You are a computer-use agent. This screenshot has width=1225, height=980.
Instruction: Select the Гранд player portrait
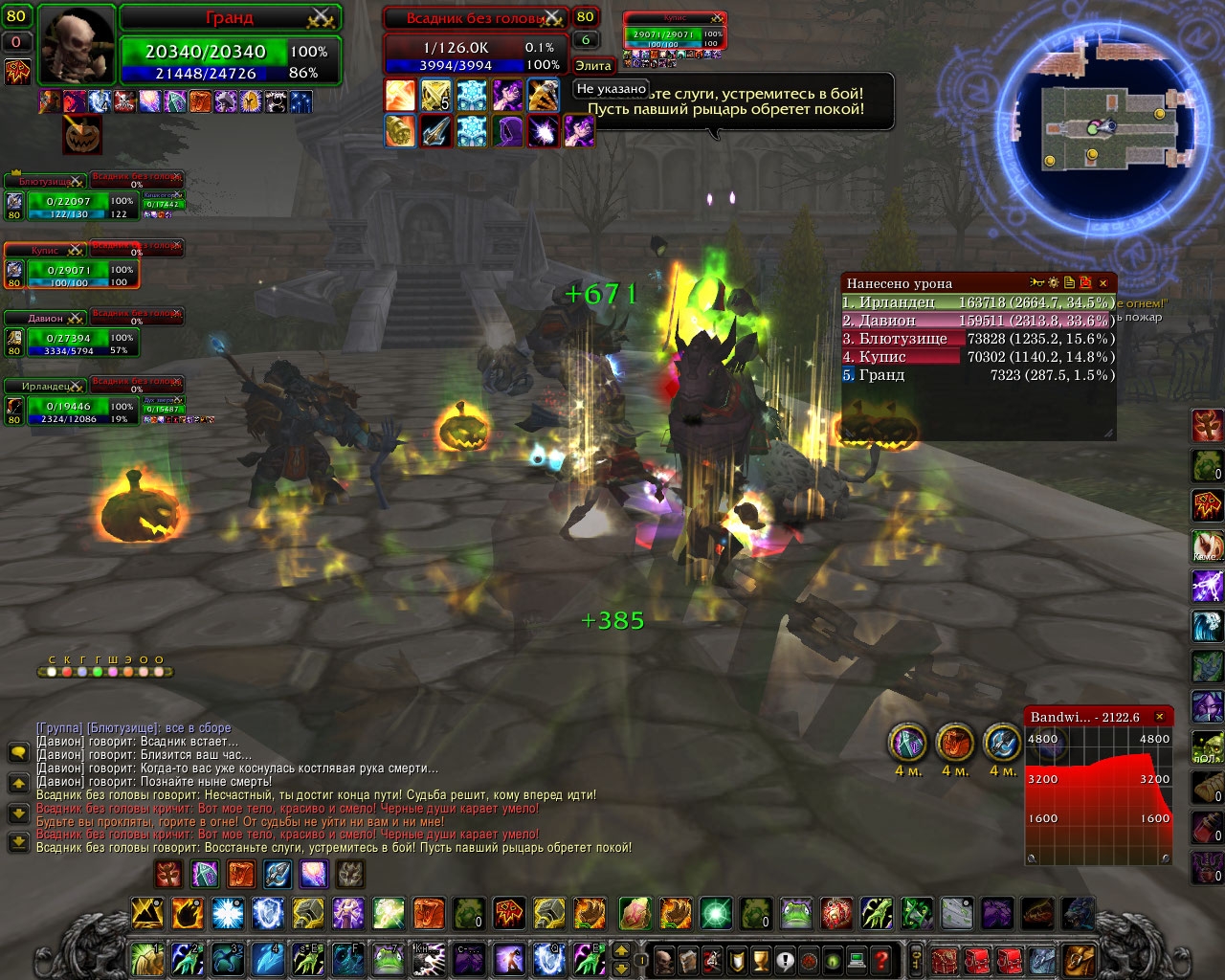click(x=78, y=46)
